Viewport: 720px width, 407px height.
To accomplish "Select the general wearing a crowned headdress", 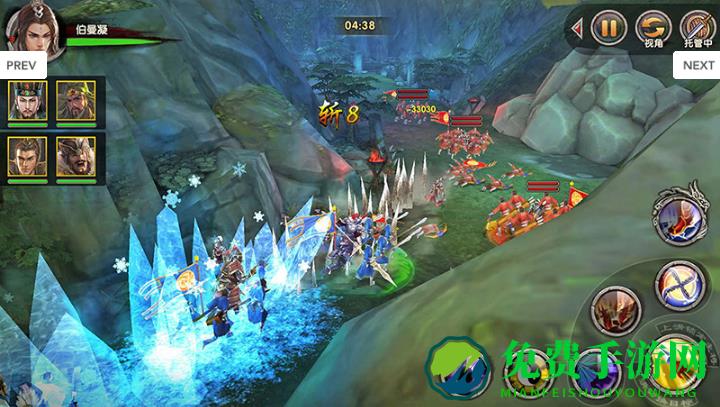I will [x=26, y=101].
